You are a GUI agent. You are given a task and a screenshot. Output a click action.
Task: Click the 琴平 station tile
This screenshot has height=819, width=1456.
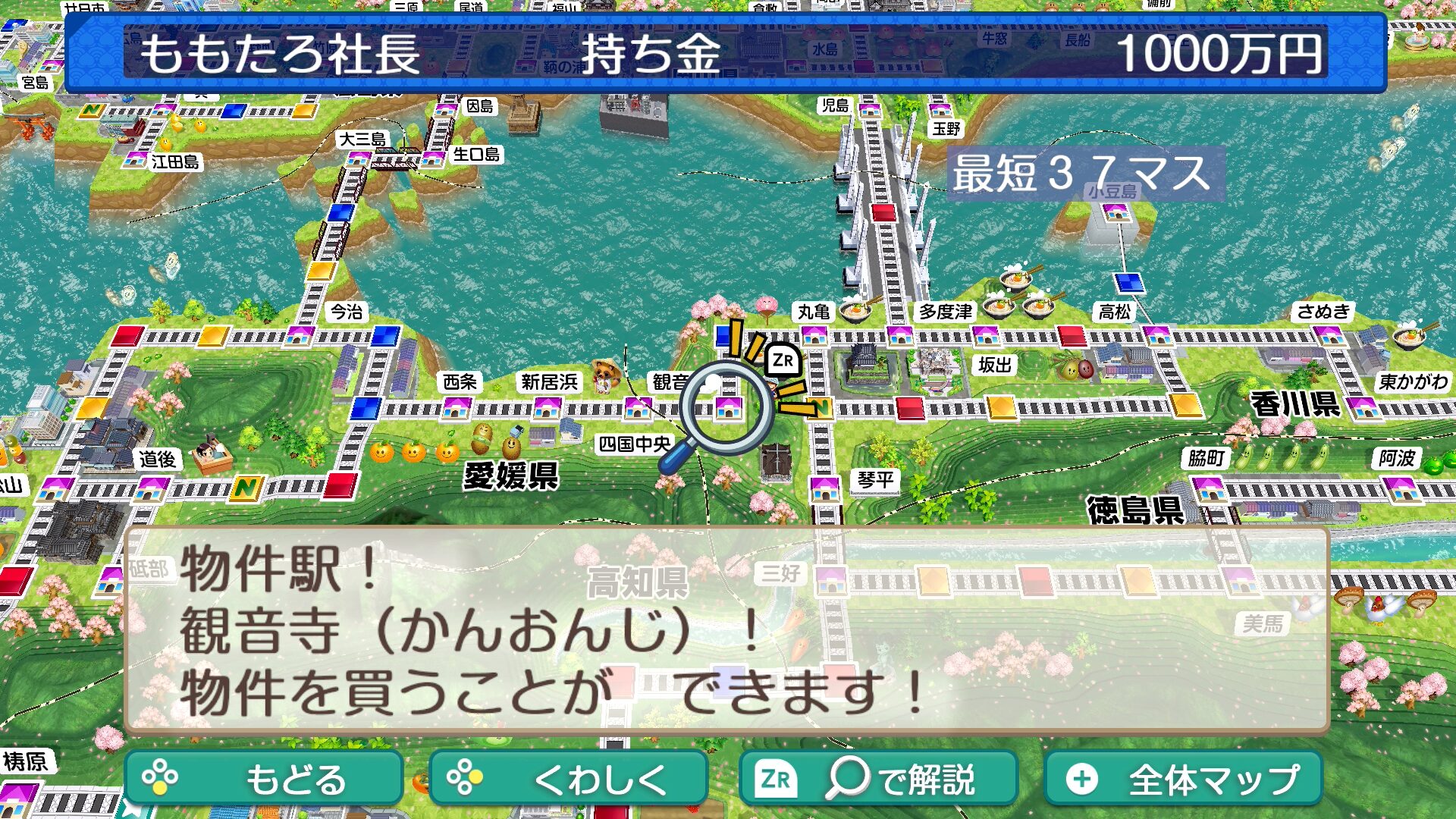click(x=824, y=488)
